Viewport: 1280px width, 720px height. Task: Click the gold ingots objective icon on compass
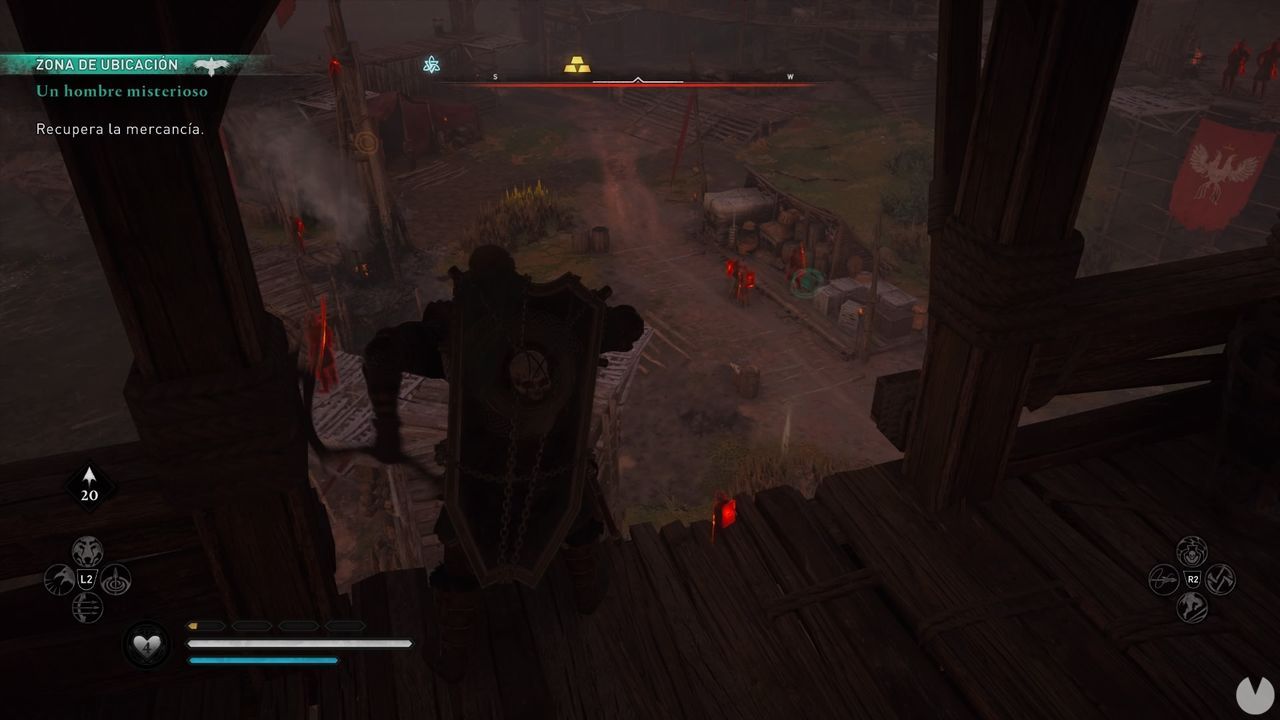(575, 62)
